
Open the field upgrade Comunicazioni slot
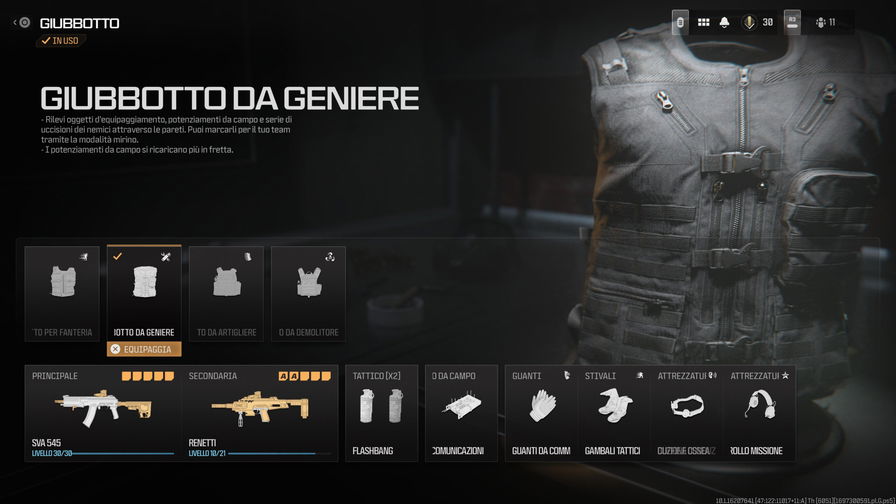pyautogui.click(x=461, y=413)
